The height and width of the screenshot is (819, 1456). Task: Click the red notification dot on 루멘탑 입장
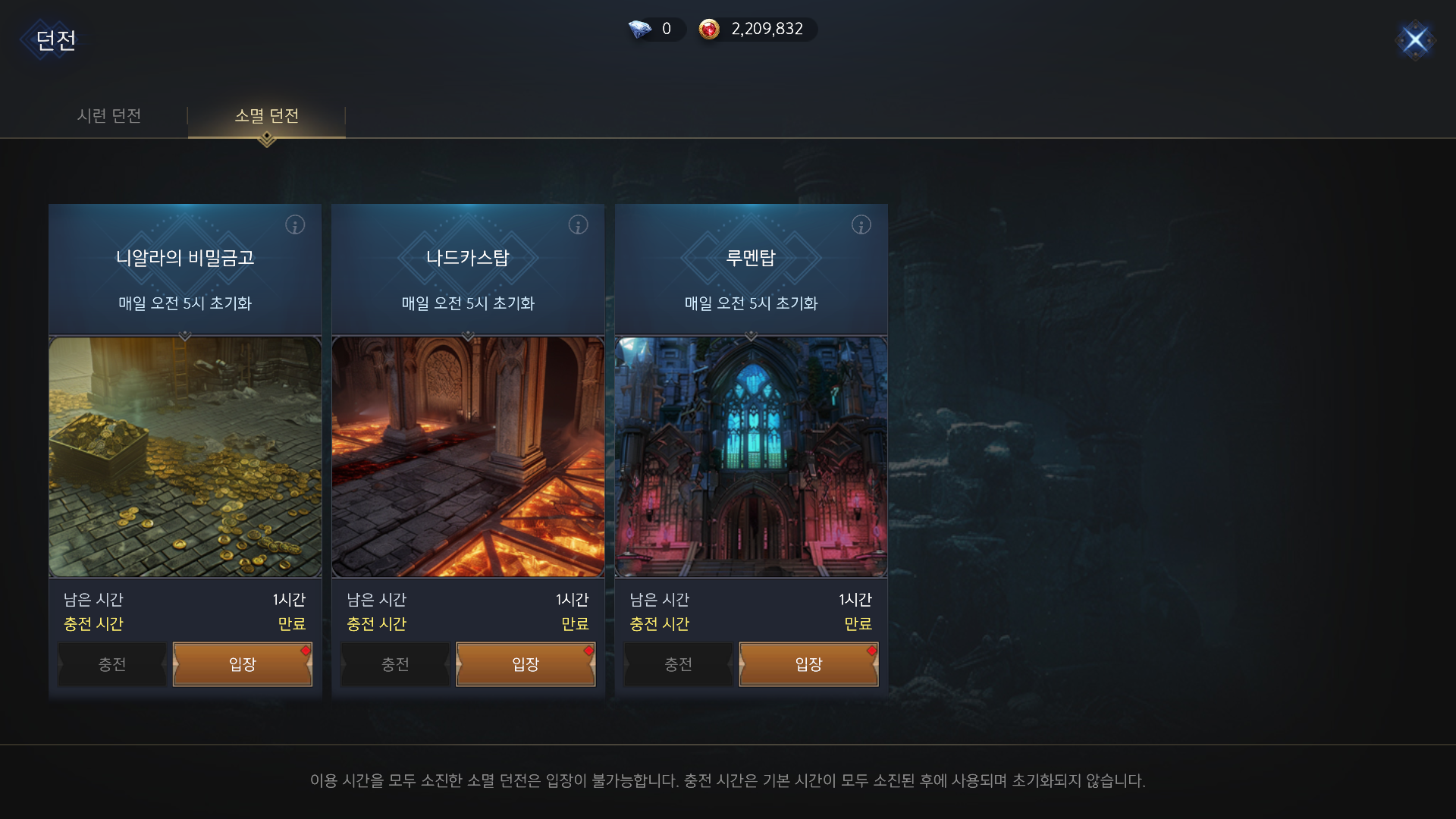coord(870,650)
